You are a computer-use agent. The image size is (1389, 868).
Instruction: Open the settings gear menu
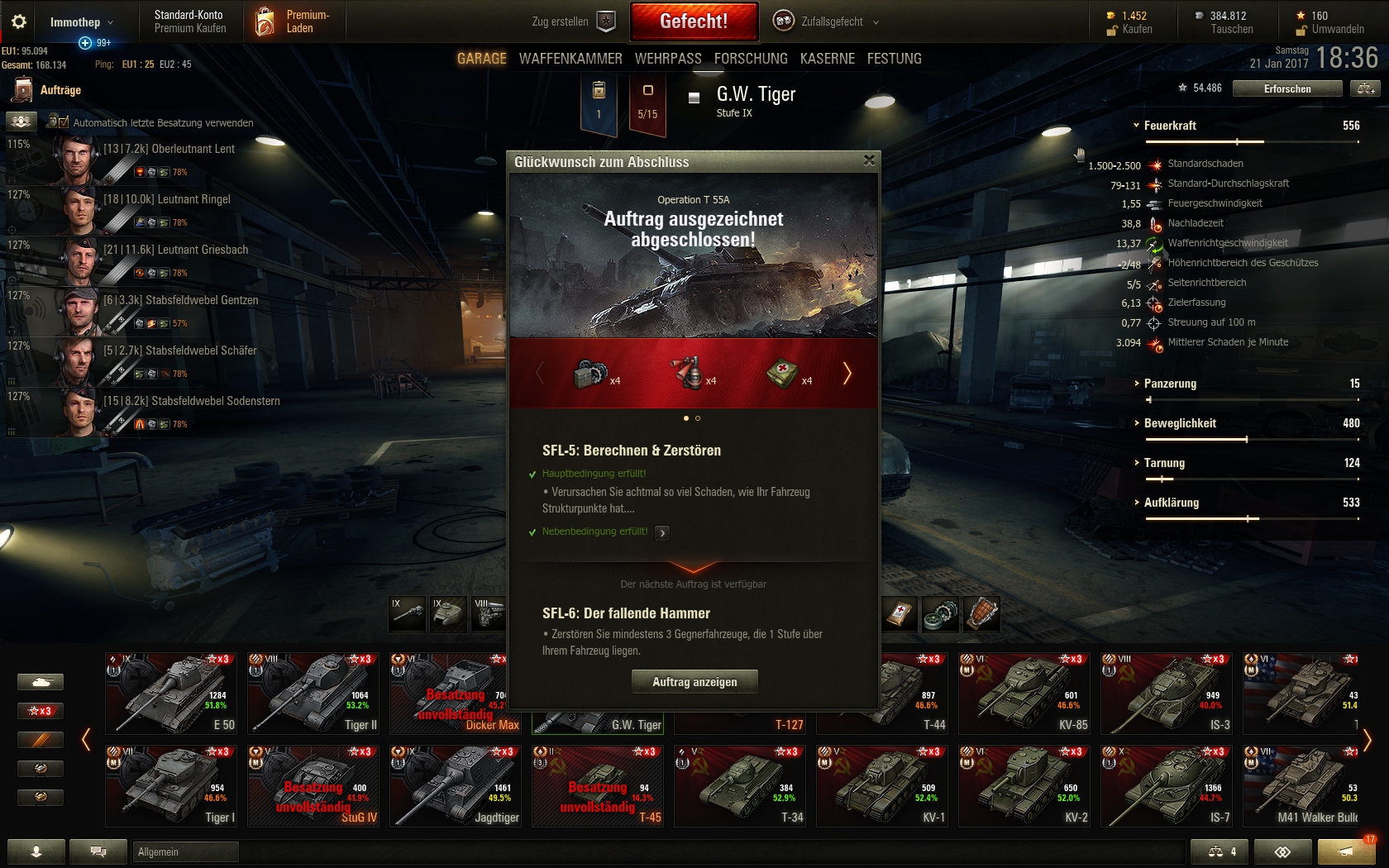click(19, 22)
